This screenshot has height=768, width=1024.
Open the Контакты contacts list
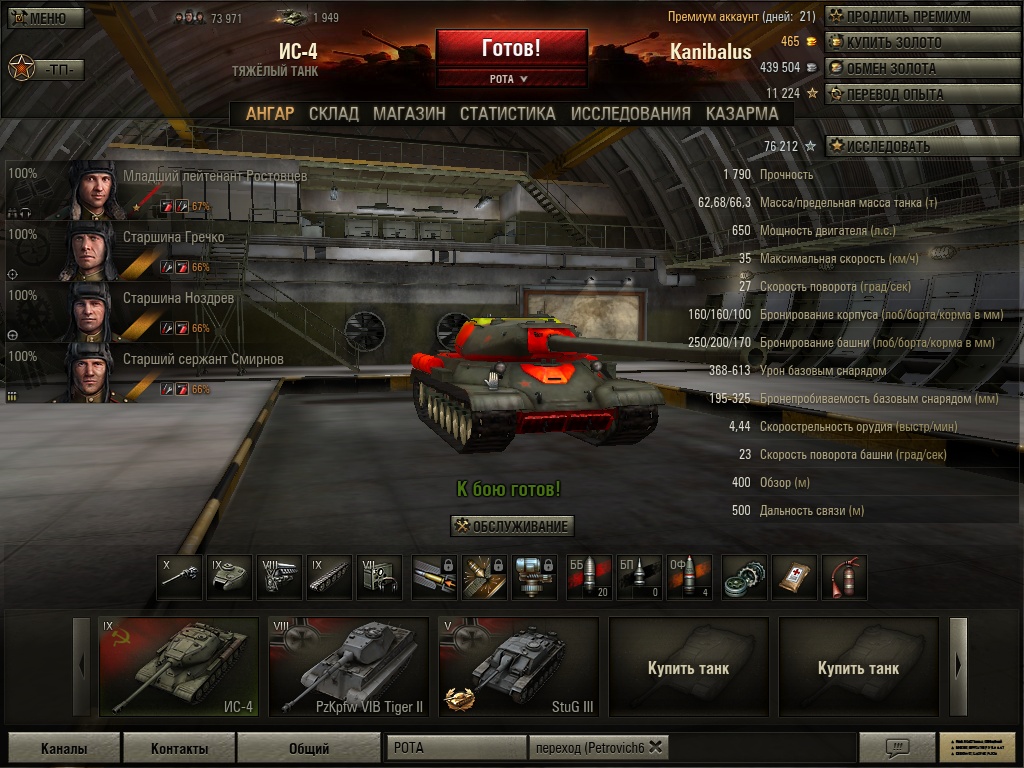[180, 748]
